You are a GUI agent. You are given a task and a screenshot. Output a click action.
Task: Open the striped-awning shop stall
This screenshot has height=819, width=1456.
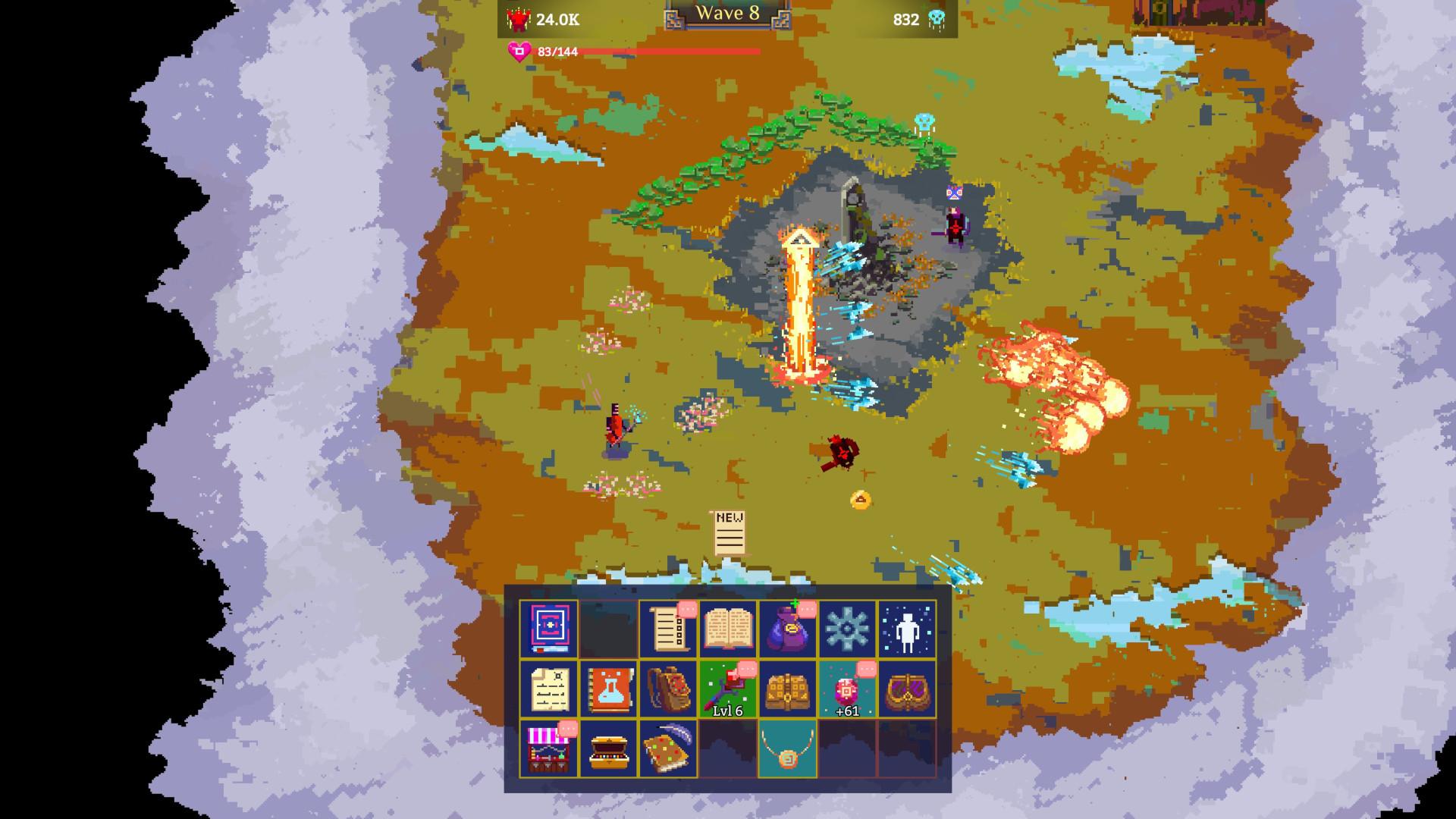(x=548, y=748)
